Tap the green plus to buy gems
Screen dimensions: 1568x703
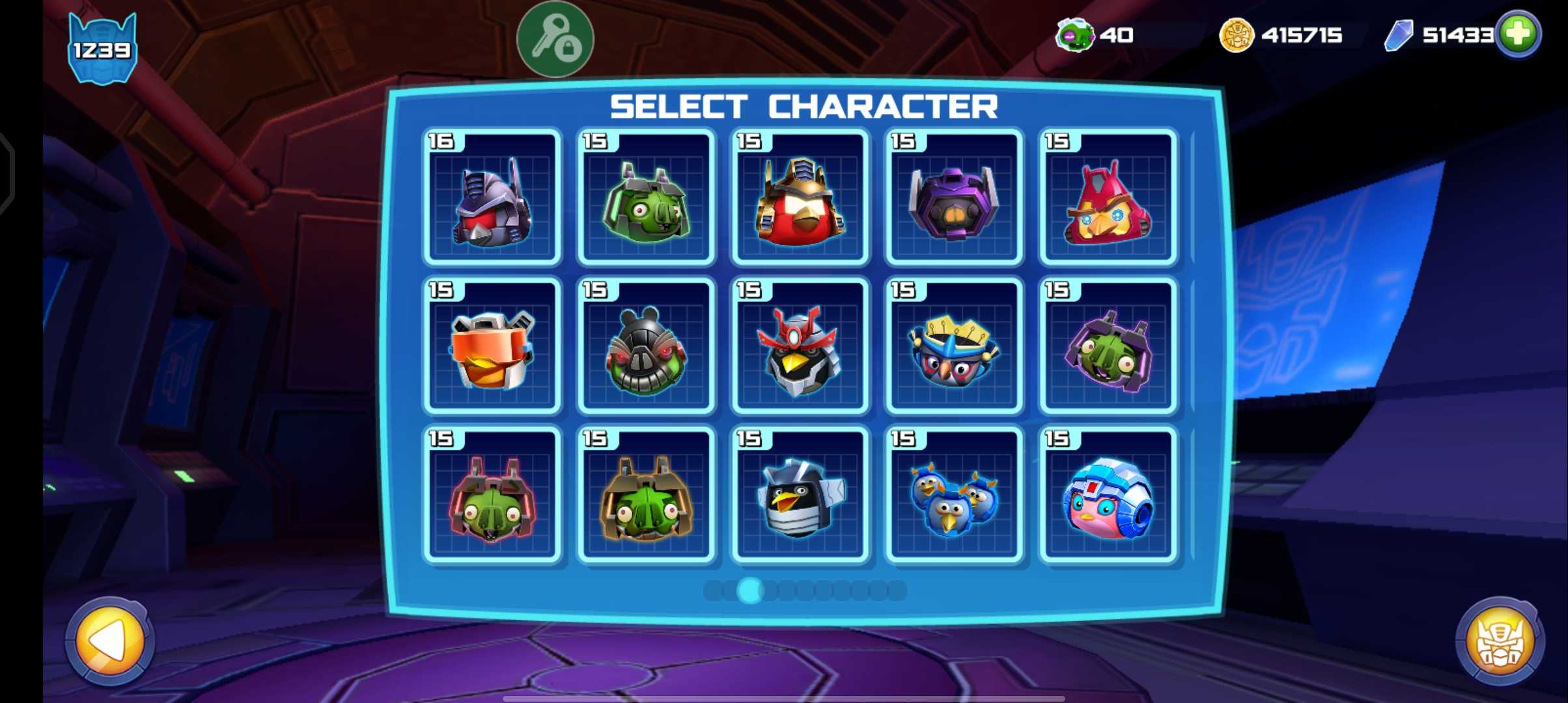click(x=1518, y=34)
